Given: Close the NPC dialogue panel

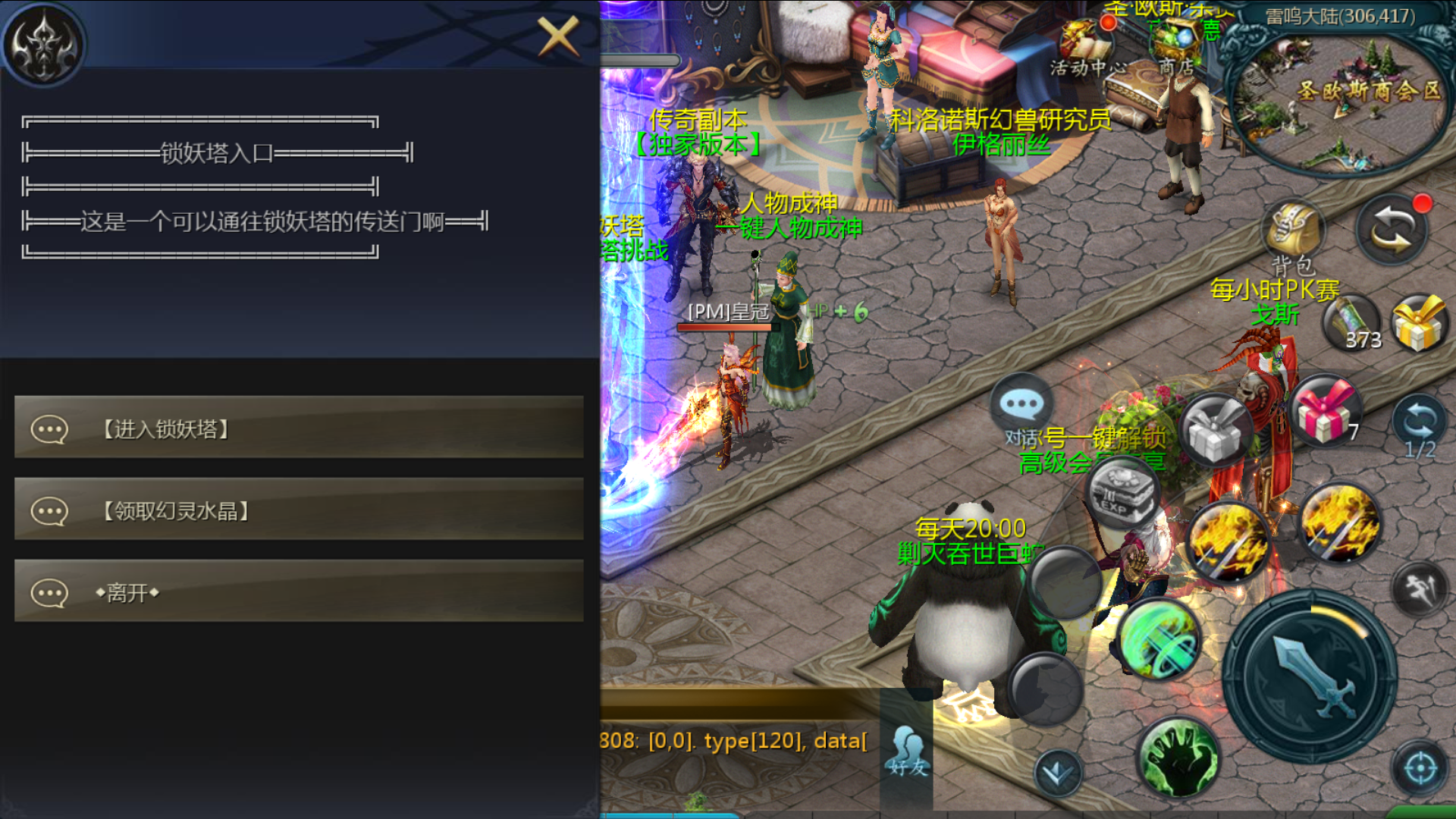Looking at the screenshot, I should [x=559, y=36].
